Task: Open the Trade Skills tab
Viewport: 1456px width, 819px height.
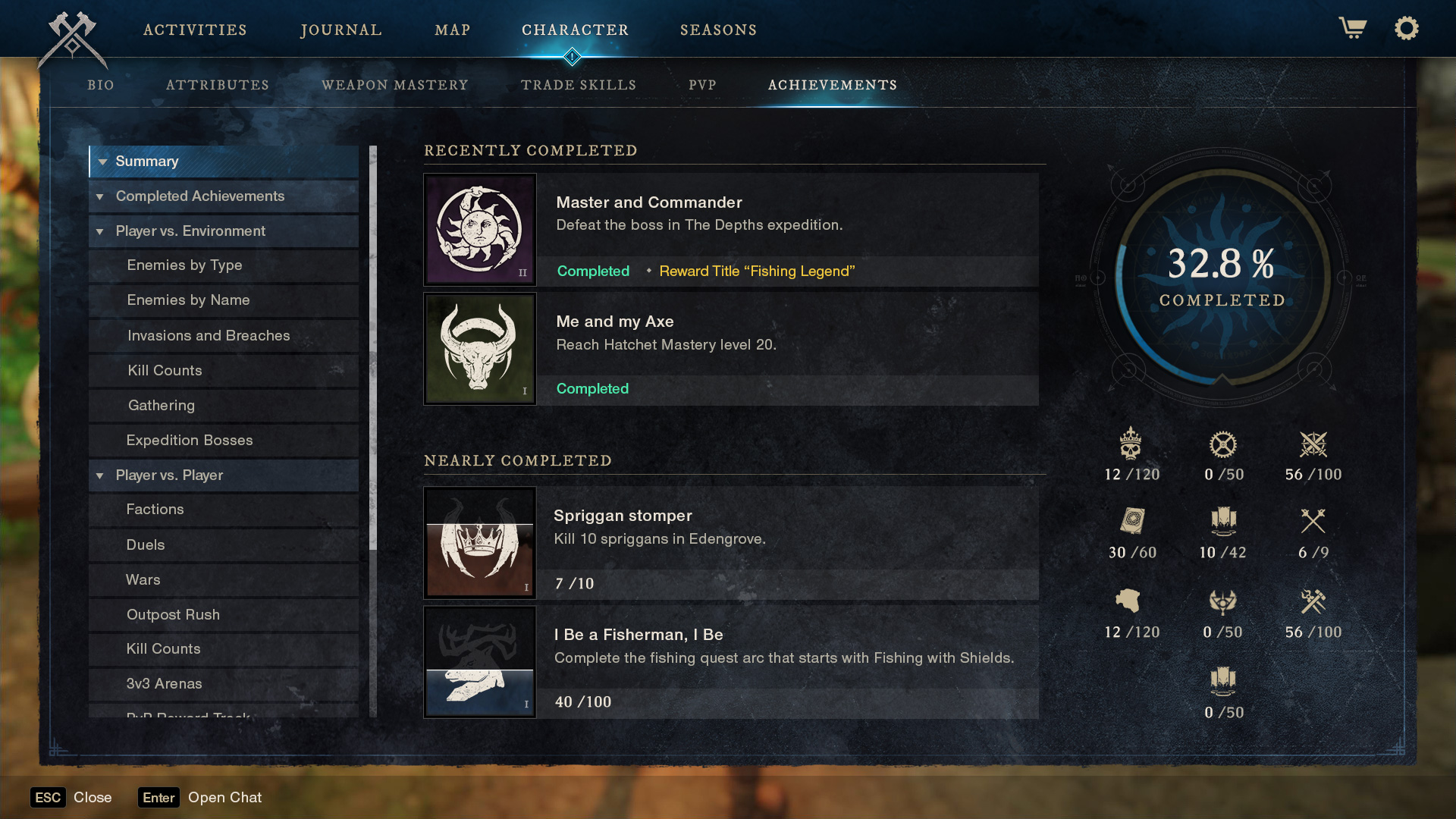Action: click(579, 85)
